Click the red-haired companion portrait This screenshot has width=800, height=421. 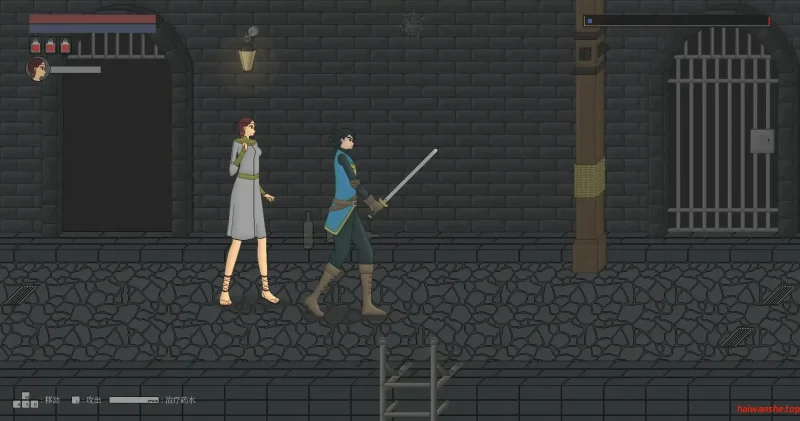tap(37, 69)
